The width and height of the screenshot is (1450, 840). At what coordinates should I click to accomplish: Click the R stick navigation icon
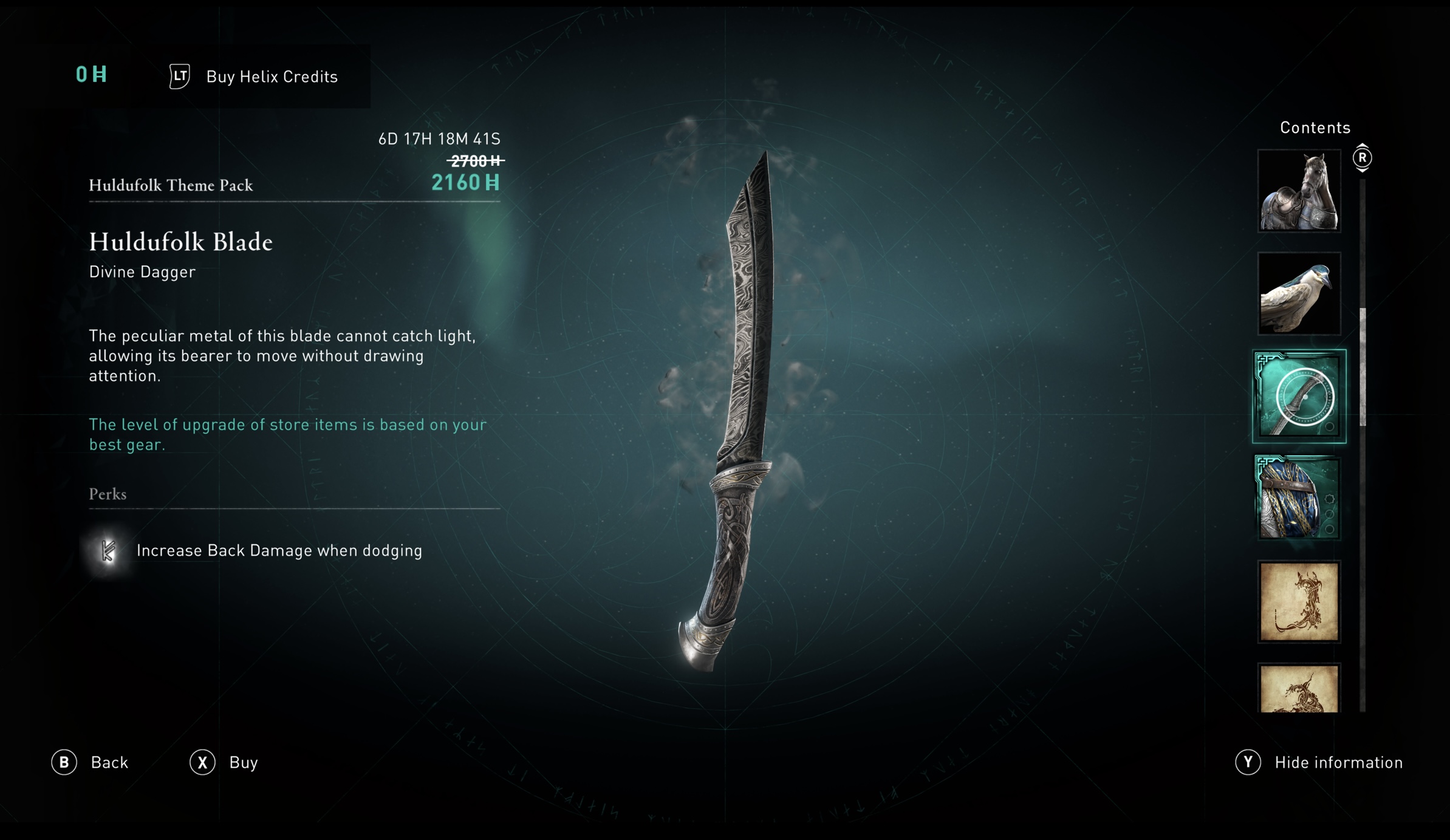tap(1364, 157)
